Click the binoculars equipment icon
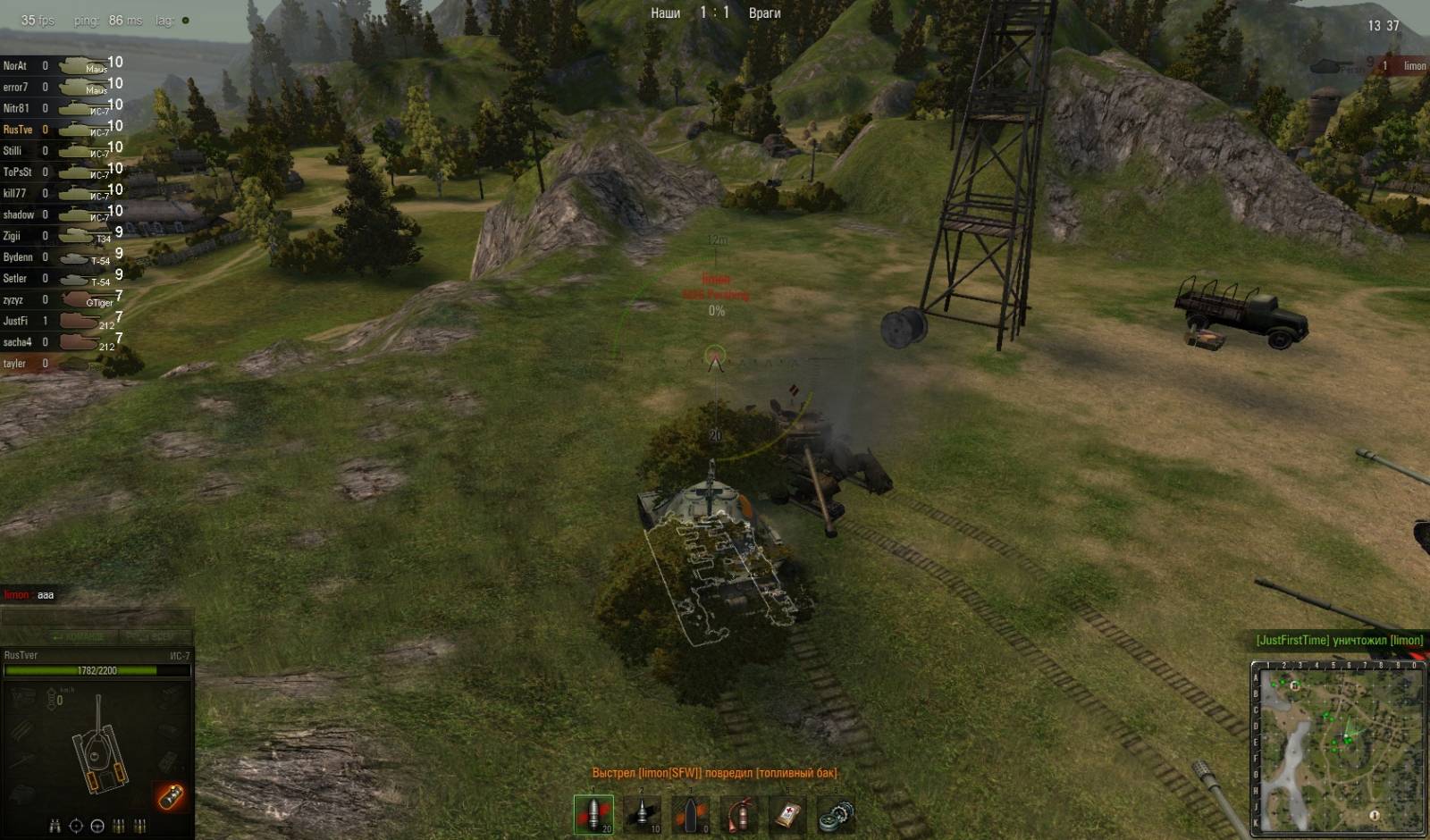The height and width of the screenshot is (840, 1430). coord(55,826)
